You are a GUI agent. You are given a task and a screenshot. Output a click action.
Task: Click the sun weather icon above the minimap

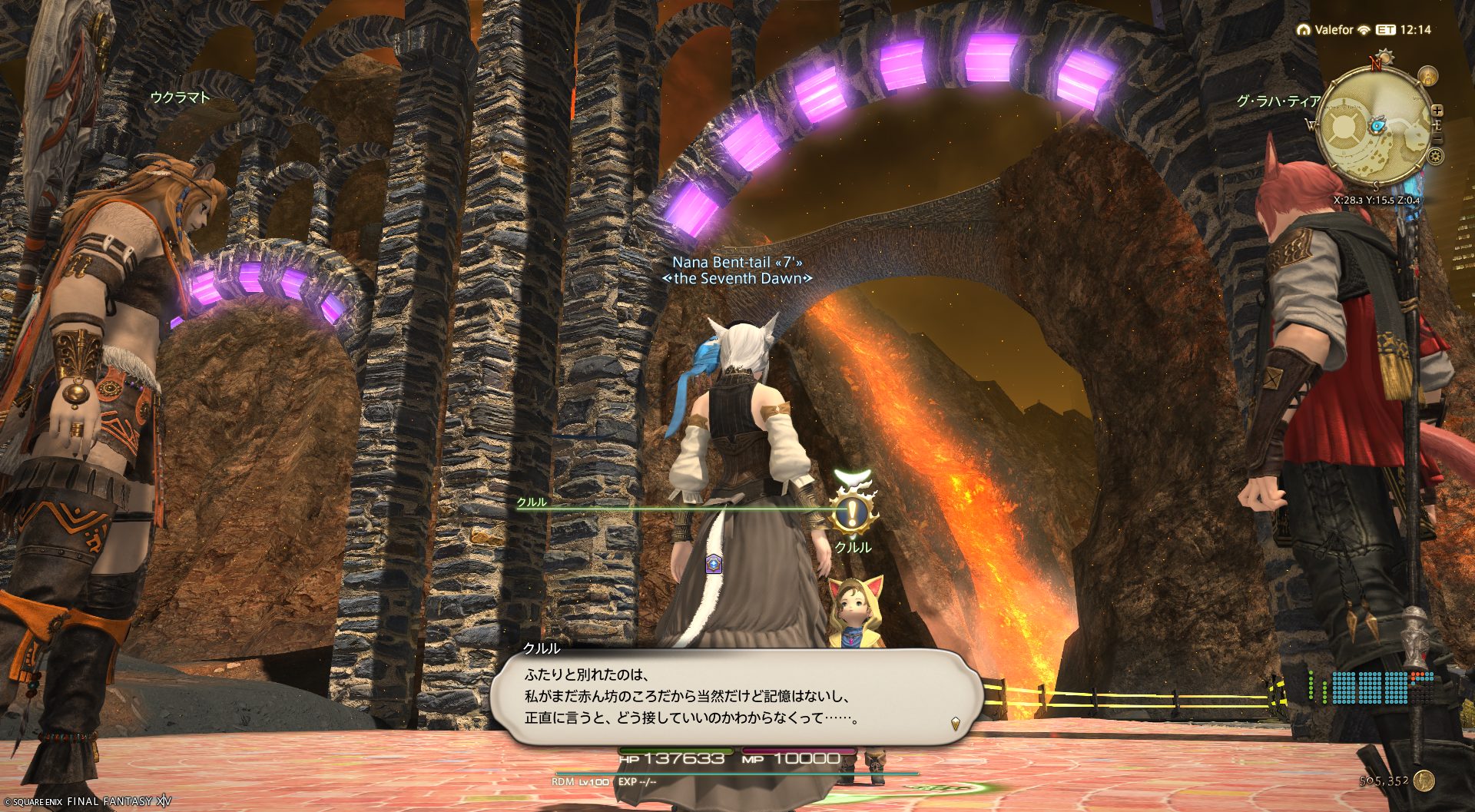pyautogui.click(x=1385, y=56)
